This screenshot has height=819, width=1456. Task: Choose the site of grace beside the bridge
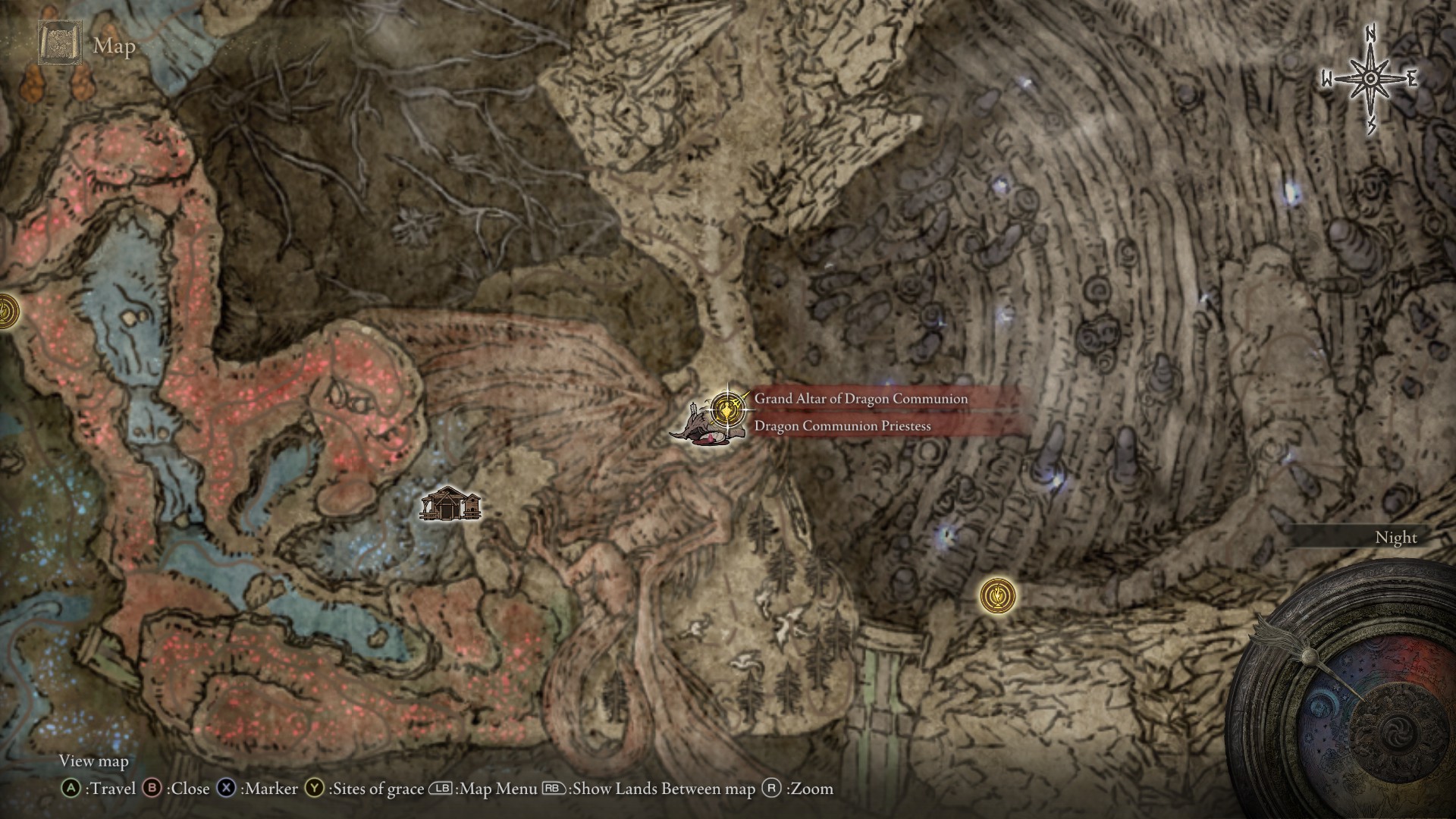996,595
